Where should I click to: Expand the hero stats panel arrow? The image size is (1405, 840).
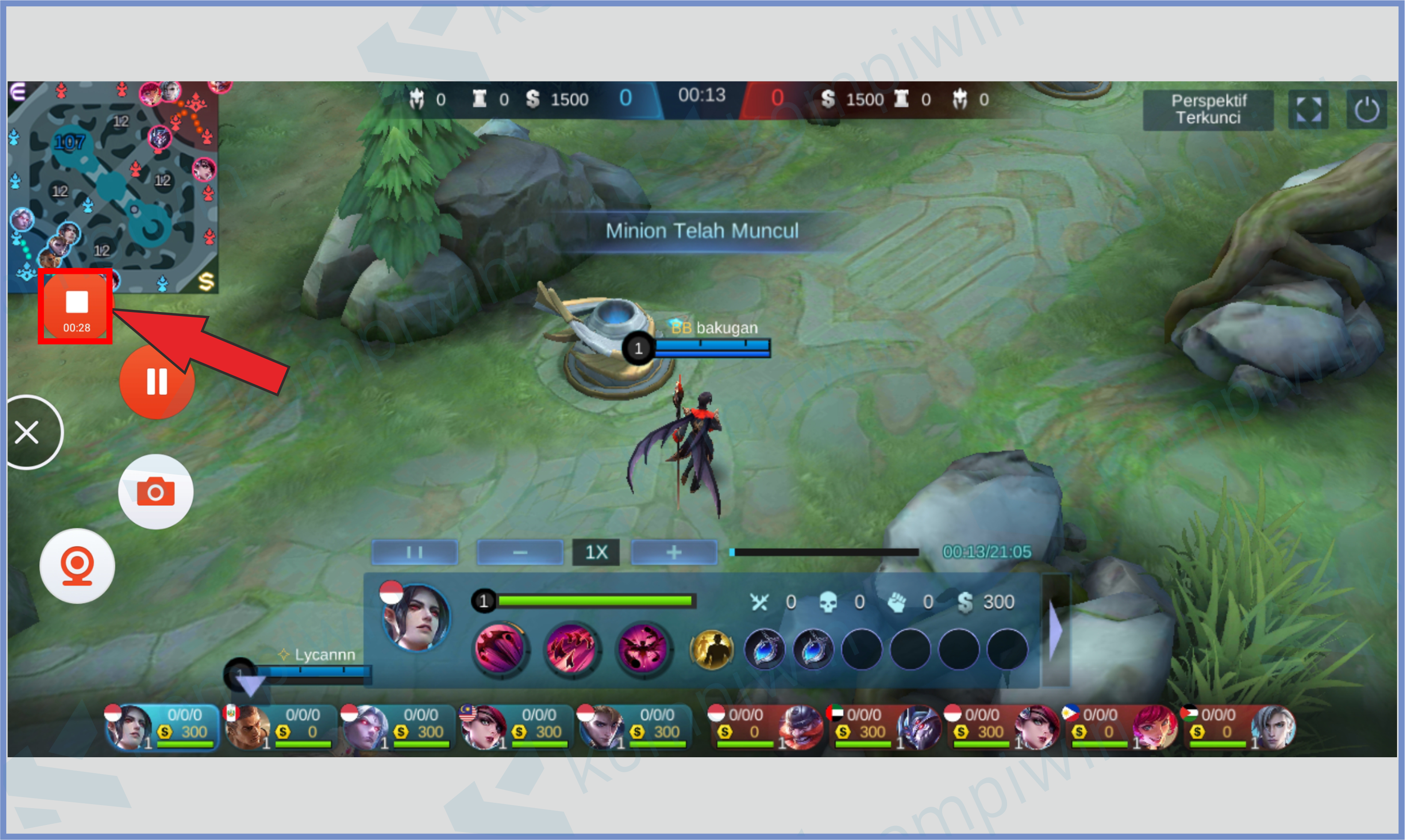[x=1055, y=630]
